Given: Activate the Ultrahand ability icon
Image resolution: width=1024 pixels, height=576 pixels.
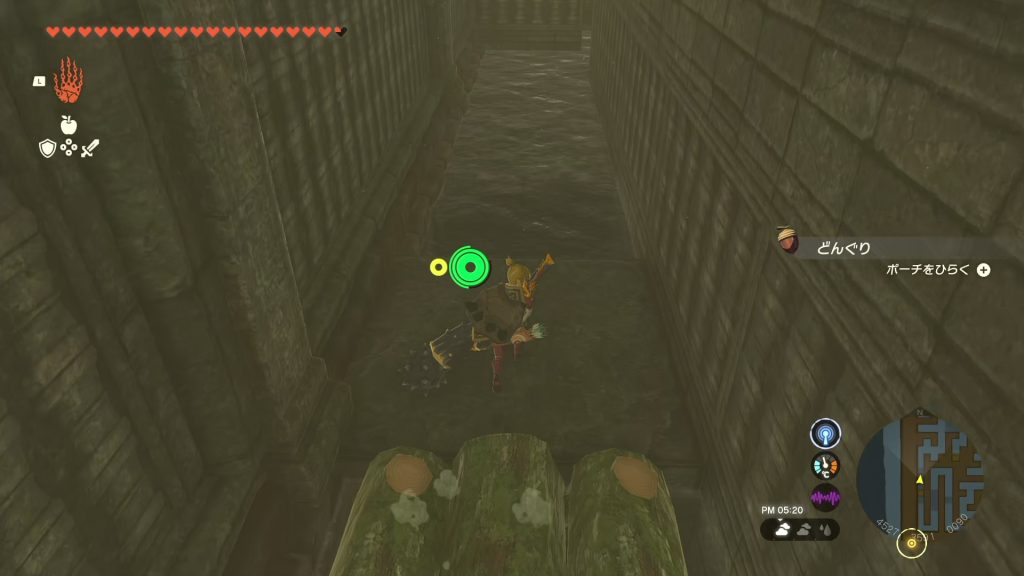Looking at the screenshot, I should (x=67, y=81).
